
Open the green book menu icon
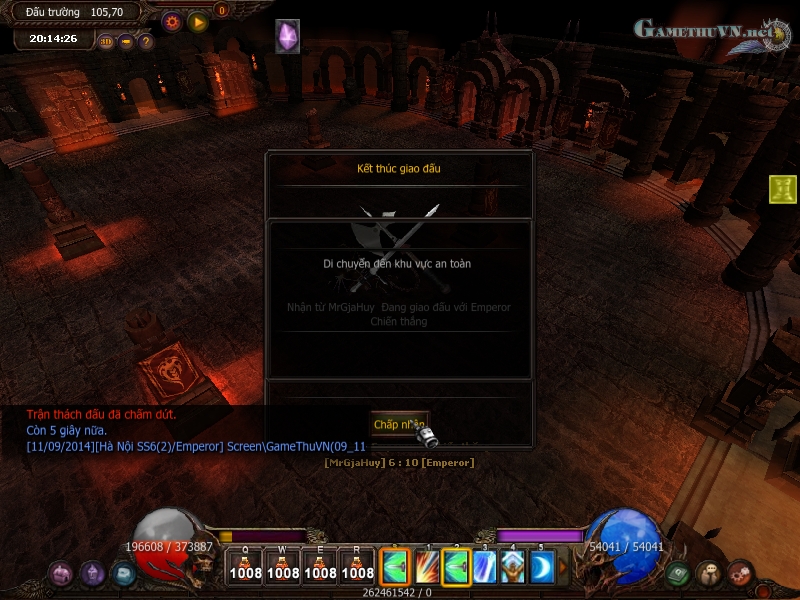[678, 574]
